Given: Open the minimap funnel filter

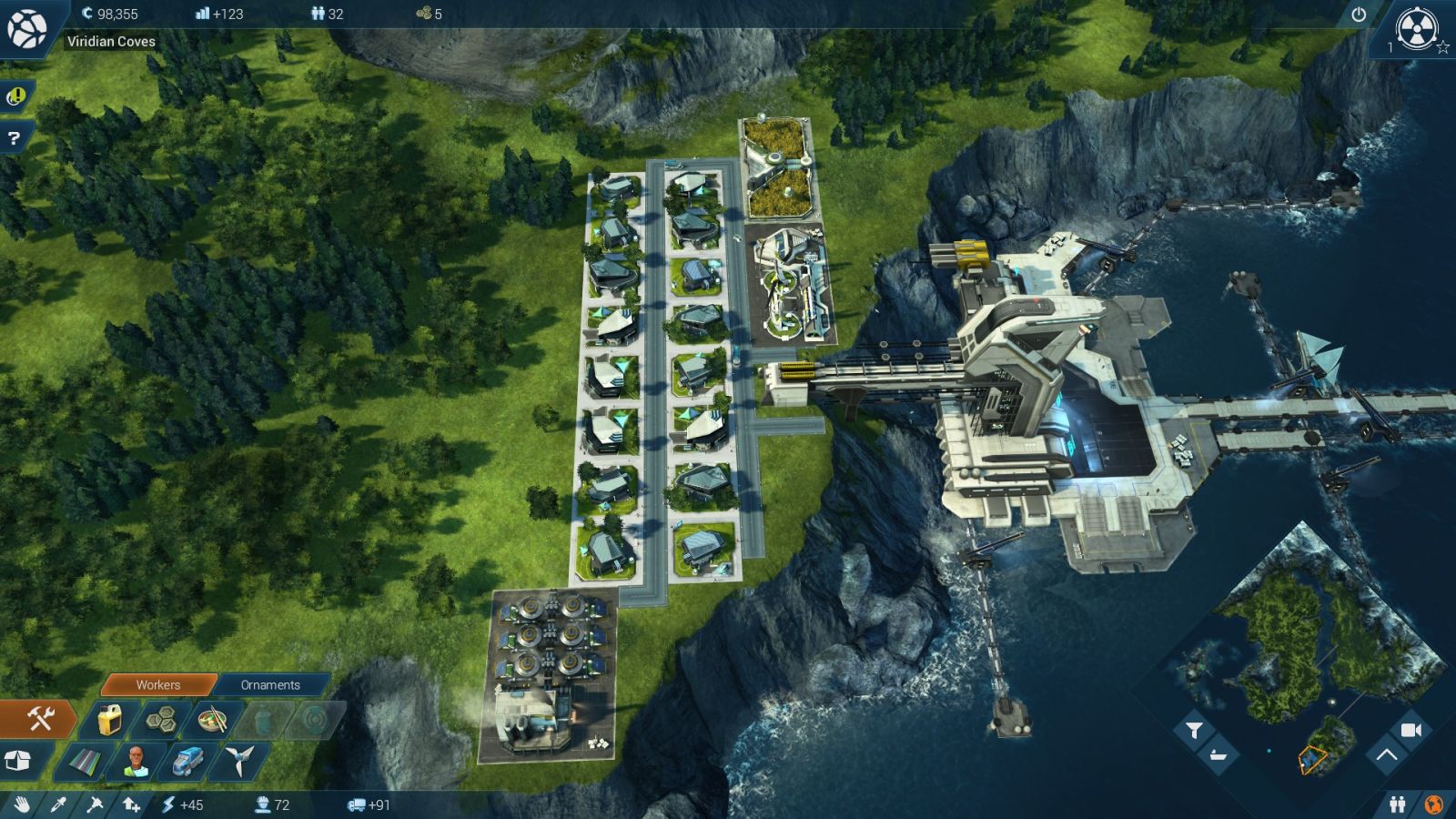Looking at the screenshot, I should pos(1194,730).
